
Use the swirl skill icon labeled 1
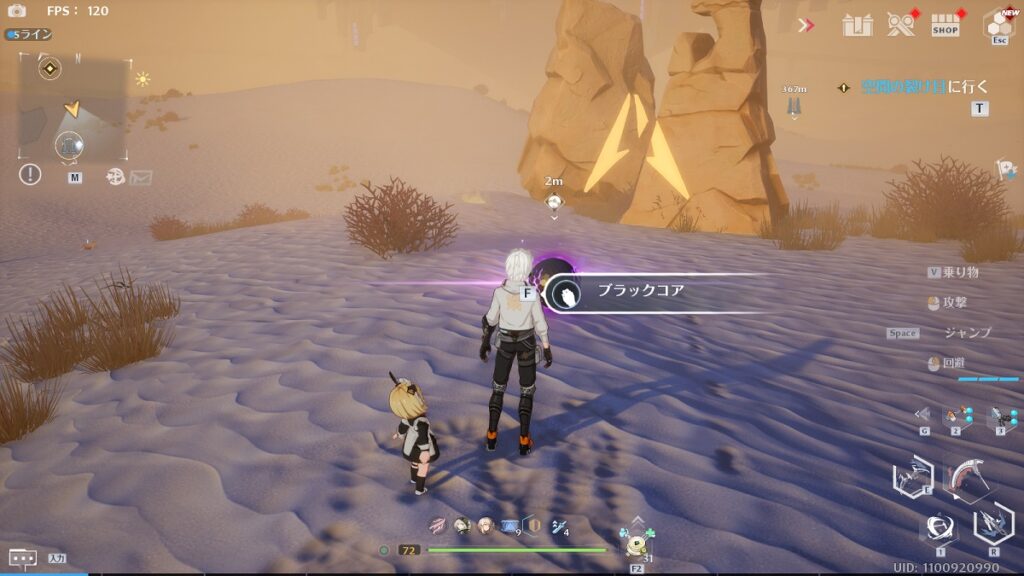[x=940, y=526]
